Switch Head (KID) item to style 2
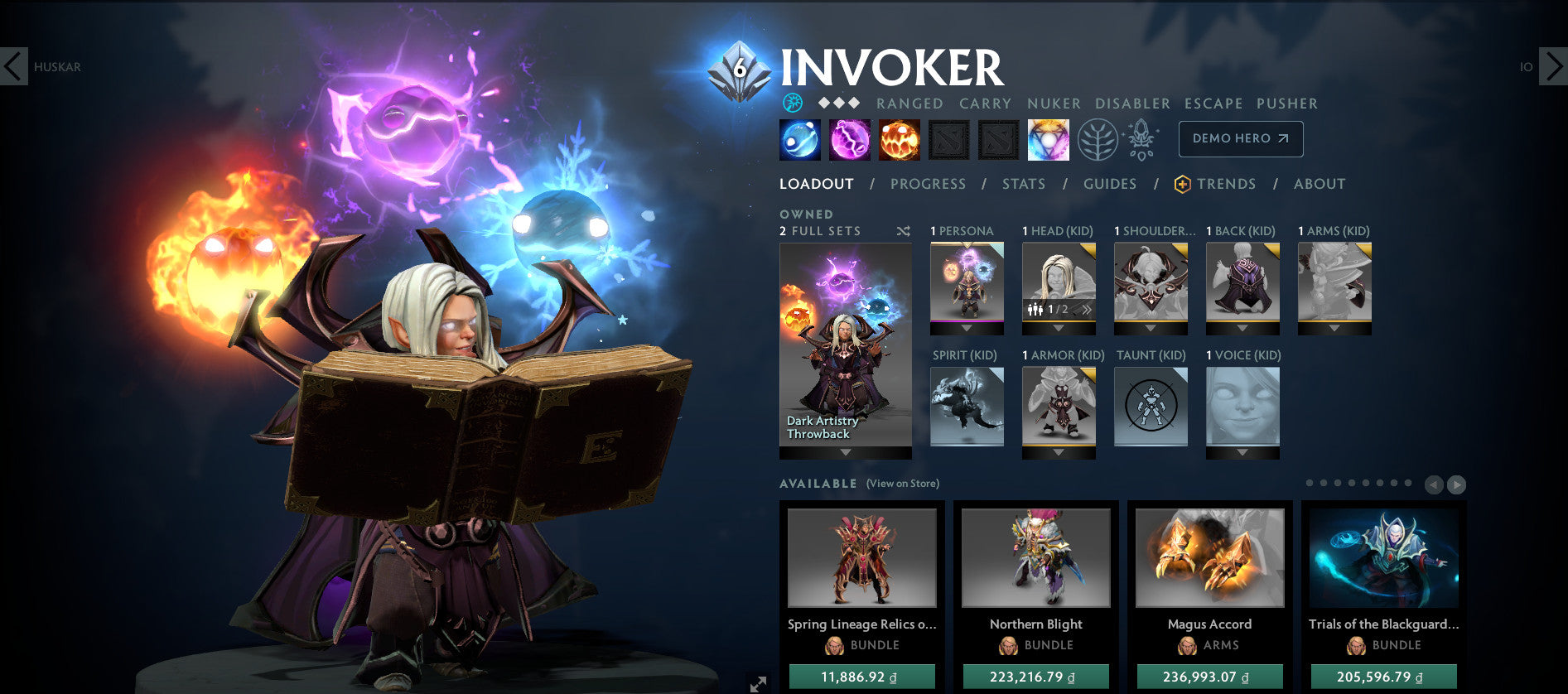 click(1087, 309)
